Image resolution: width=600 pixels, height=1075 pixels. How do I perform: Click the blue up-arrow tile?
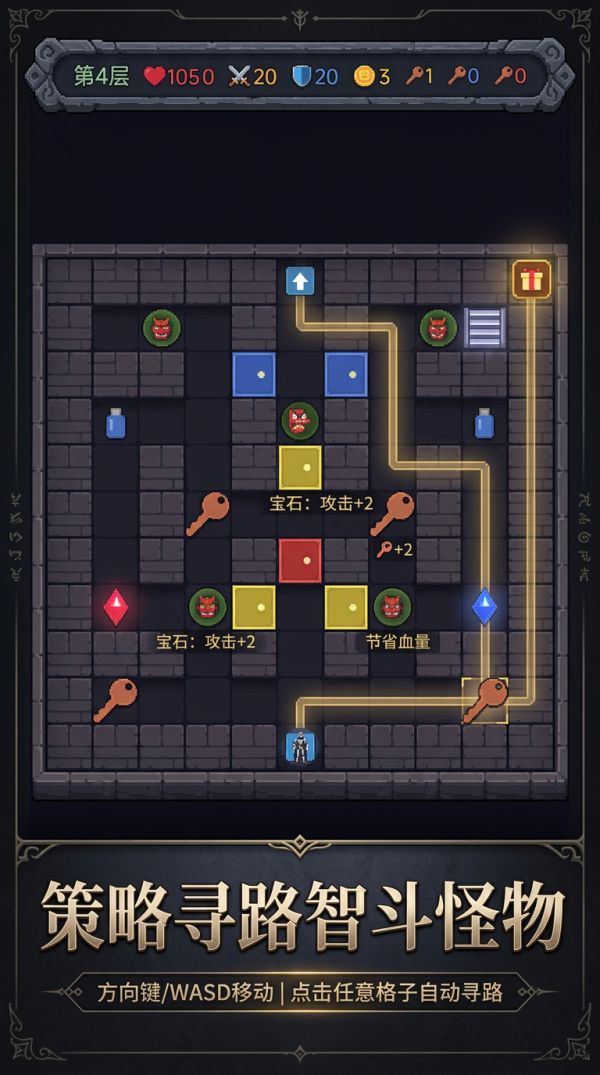300,280
